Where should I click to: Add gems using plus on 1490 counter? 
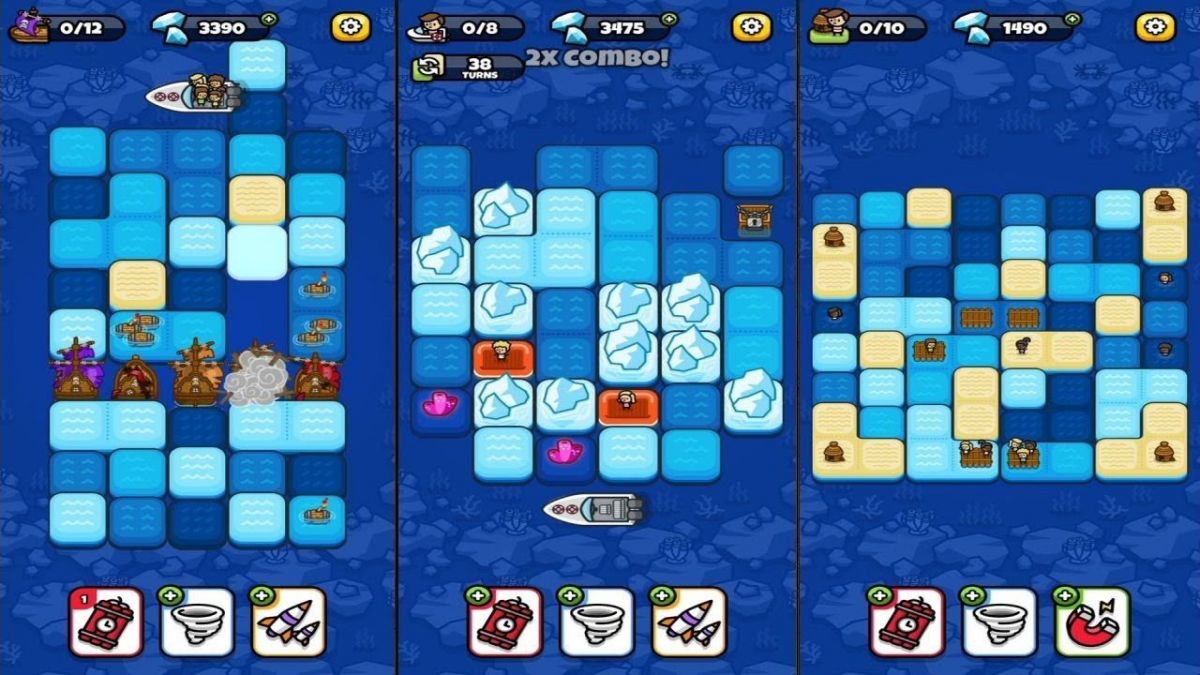click(x=1072, y=19)
